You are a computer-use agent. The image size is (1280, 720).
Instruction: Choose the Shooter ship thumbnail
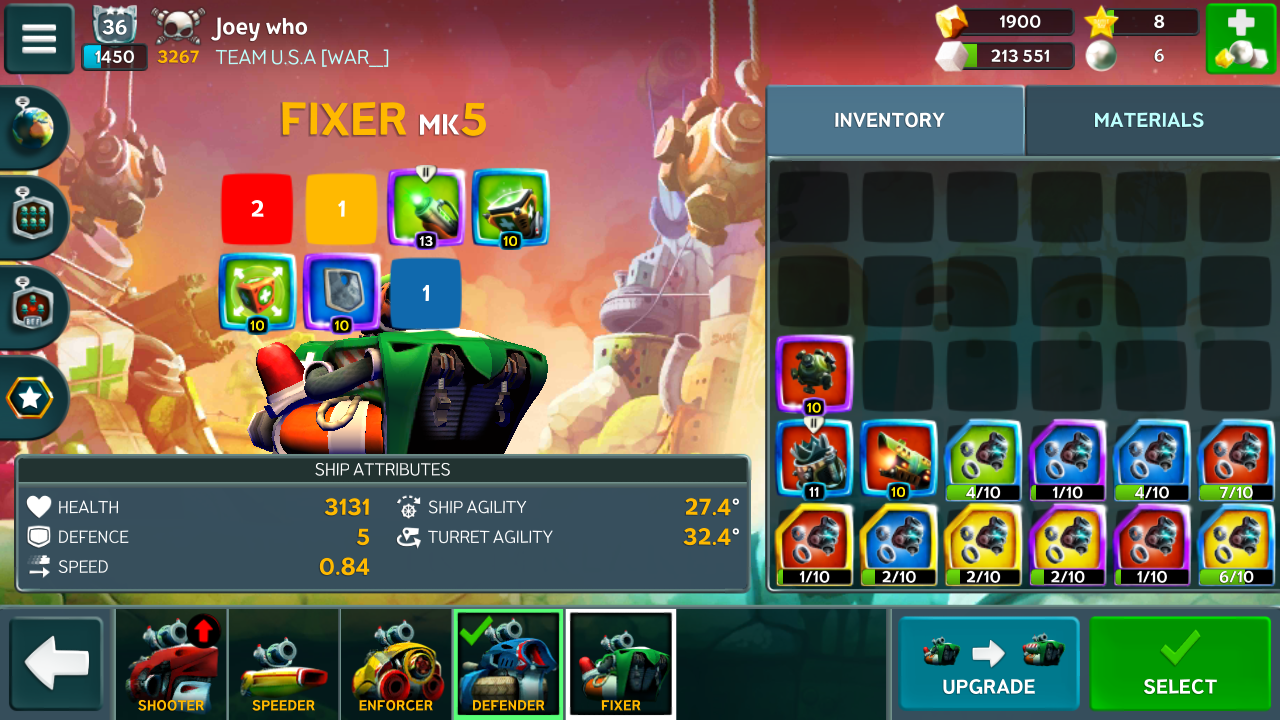(171, 664)
